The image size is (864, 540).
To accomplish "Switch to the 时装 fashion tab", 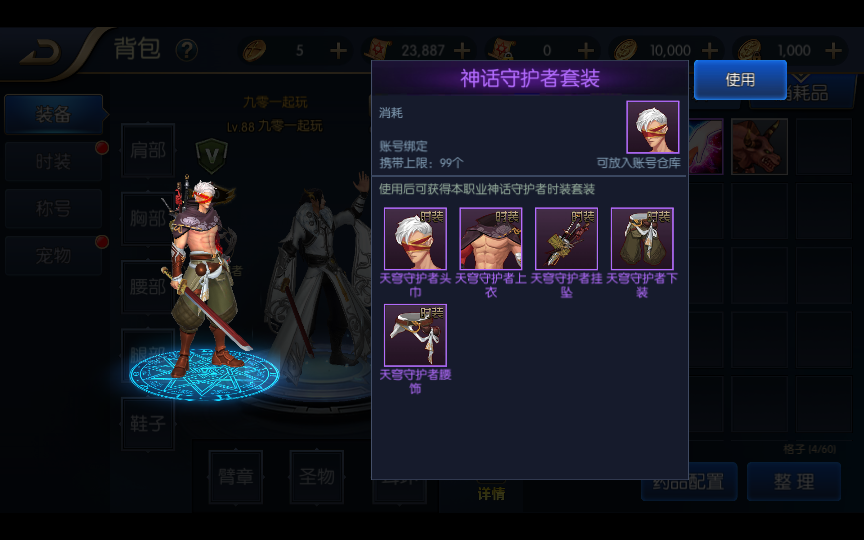I will (54, 162).
